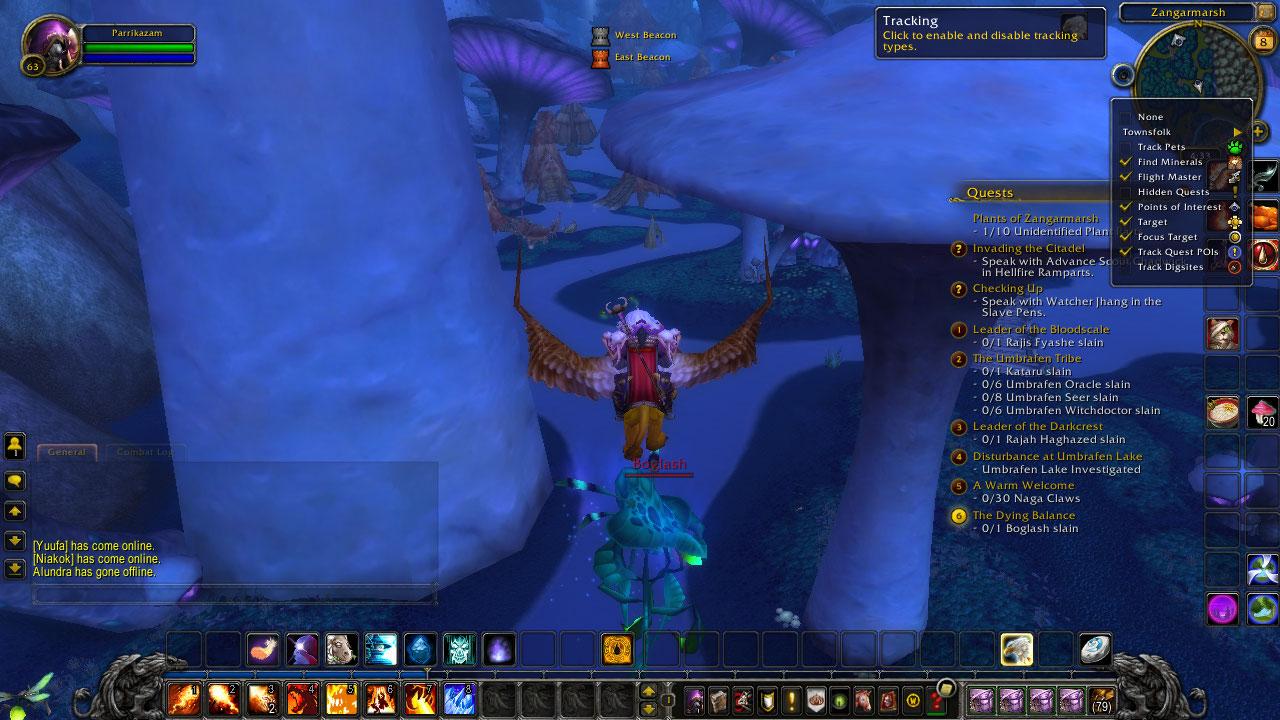Uncheck Flight Master tracking

[1169, 177]
